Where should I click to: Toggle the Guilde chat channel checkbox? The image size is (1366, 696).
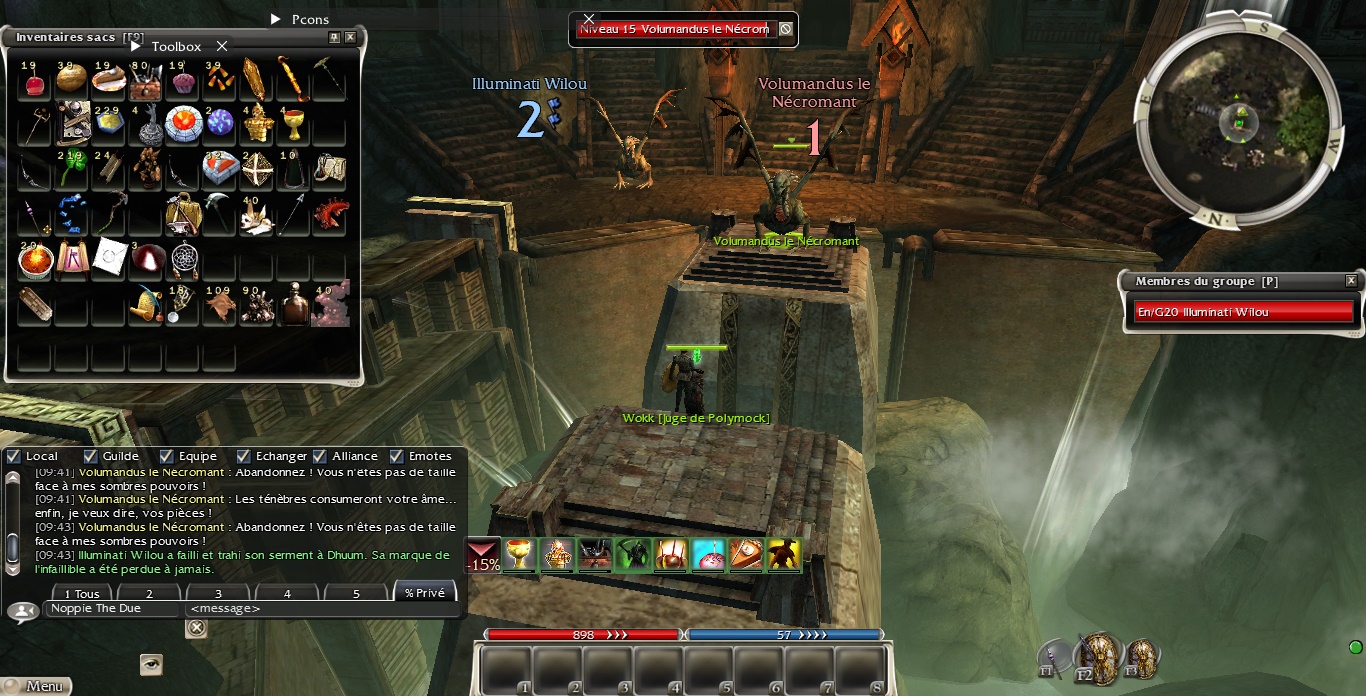click(x=91, y=456)
